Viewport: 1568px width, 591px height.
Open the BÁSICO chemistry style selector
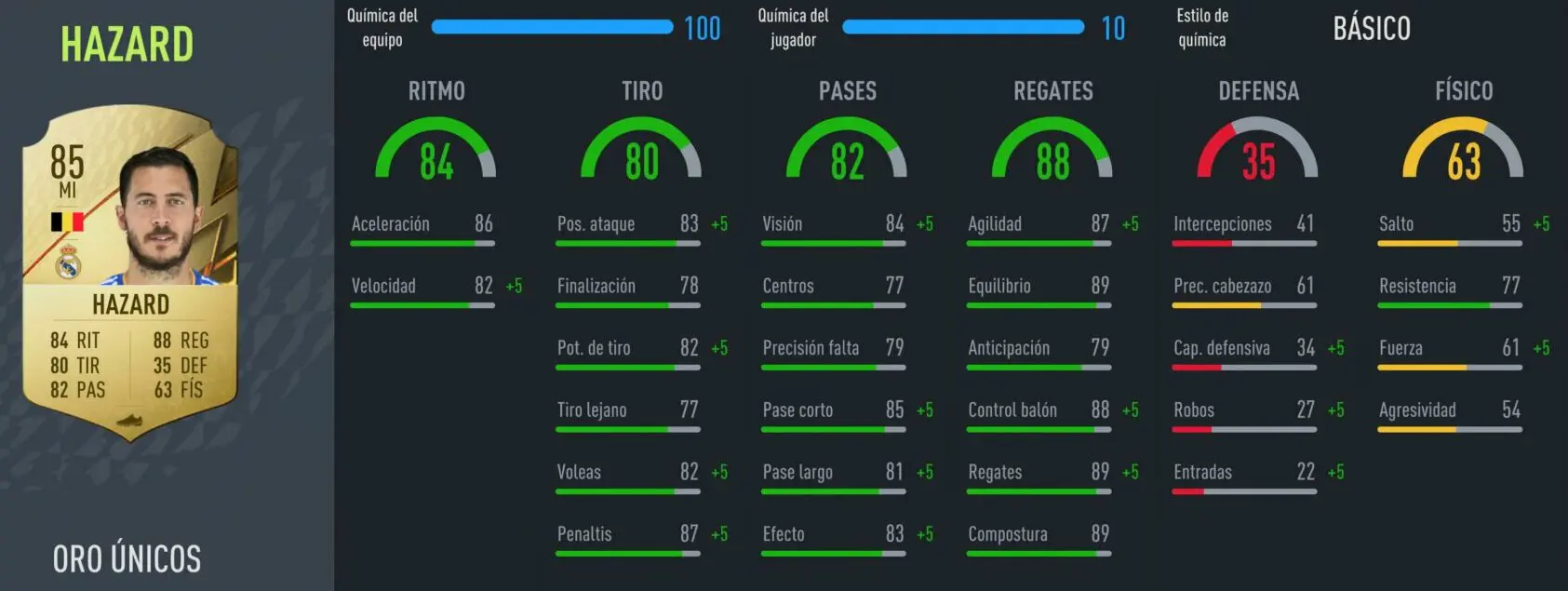[1371, 29]
